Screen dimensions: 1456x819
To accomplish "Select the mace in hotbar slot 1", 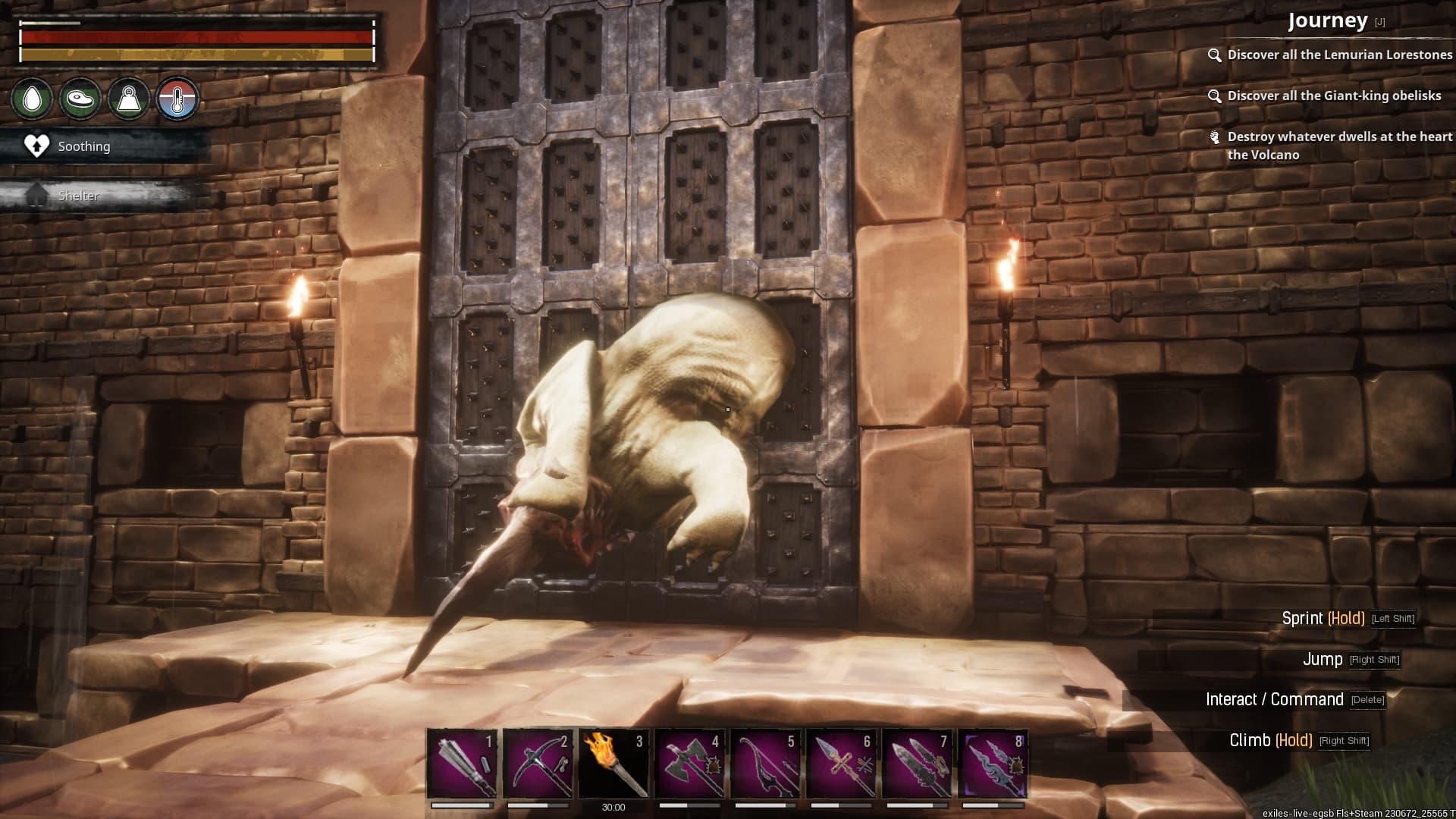I will [x=462, y=763].
